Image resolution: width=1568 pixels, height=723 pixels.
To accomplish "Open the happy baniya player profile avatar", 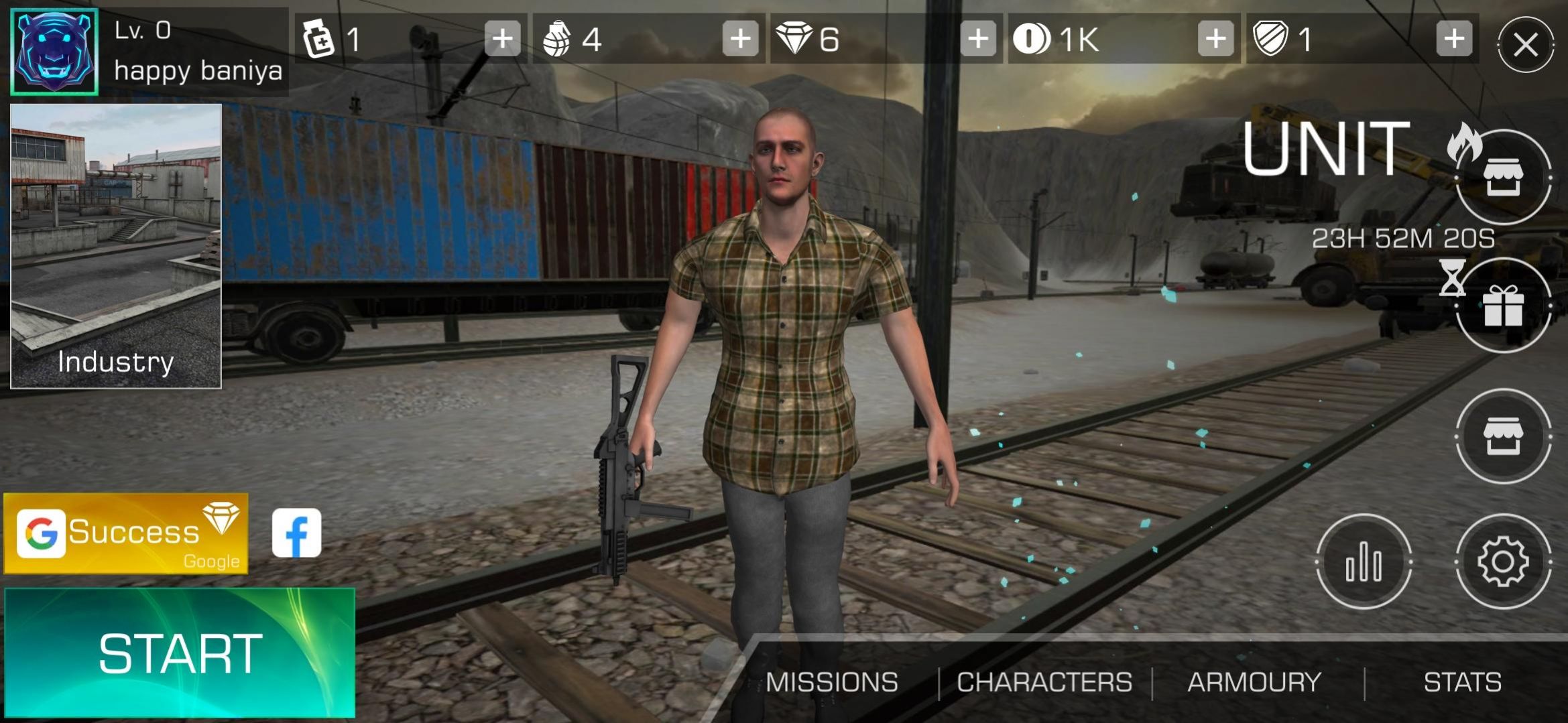I will click(55, 52).
